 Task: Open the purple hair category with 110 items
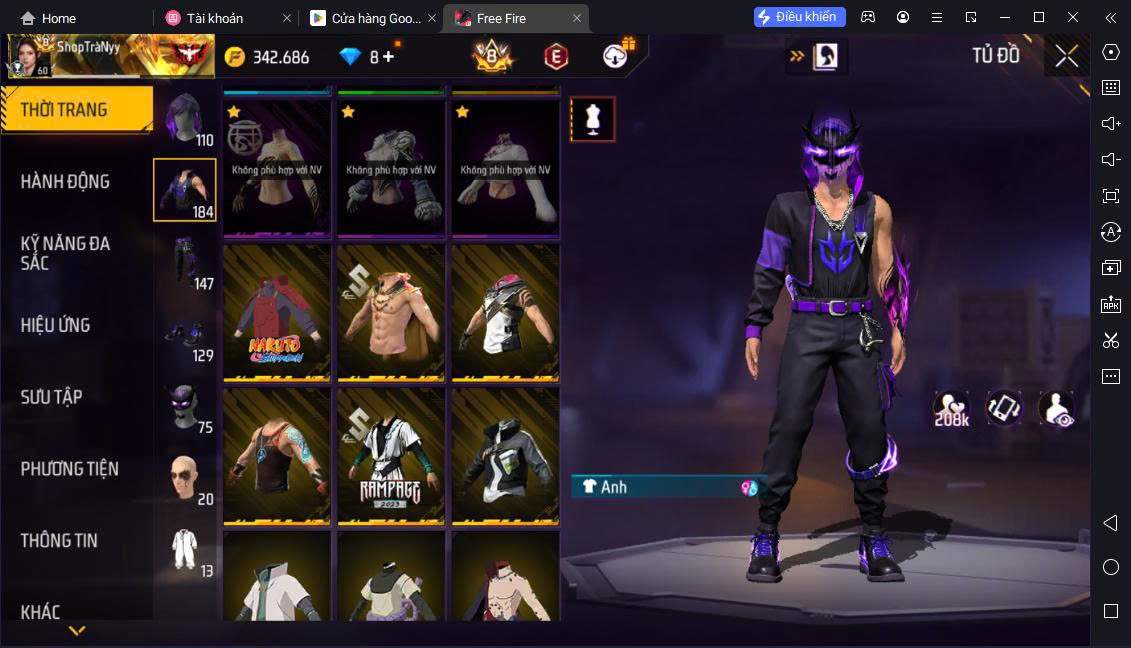coord(185,120)
